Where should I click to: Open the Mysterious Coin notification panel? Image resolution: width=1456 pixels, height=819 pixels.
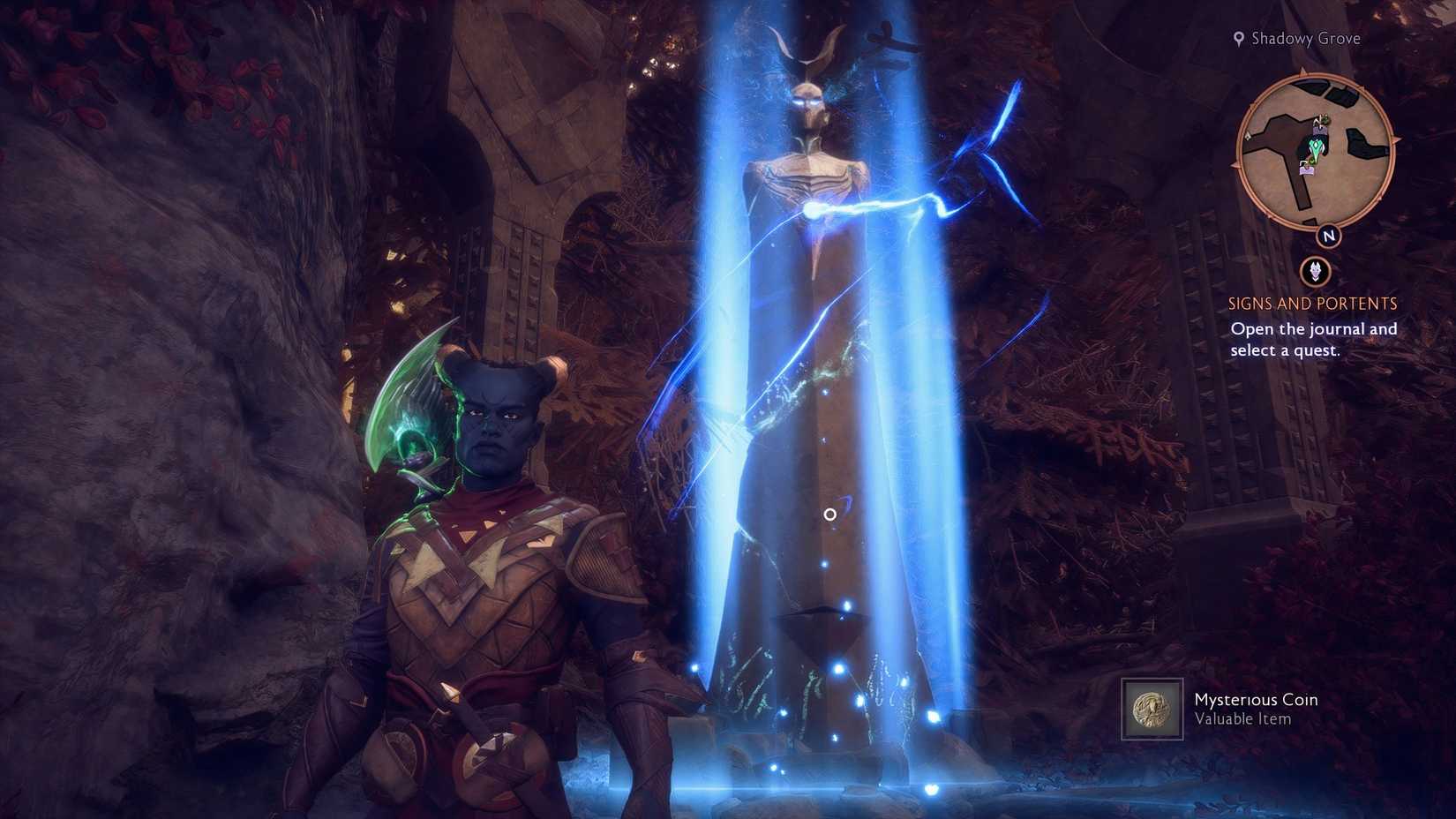point(1235,709)
